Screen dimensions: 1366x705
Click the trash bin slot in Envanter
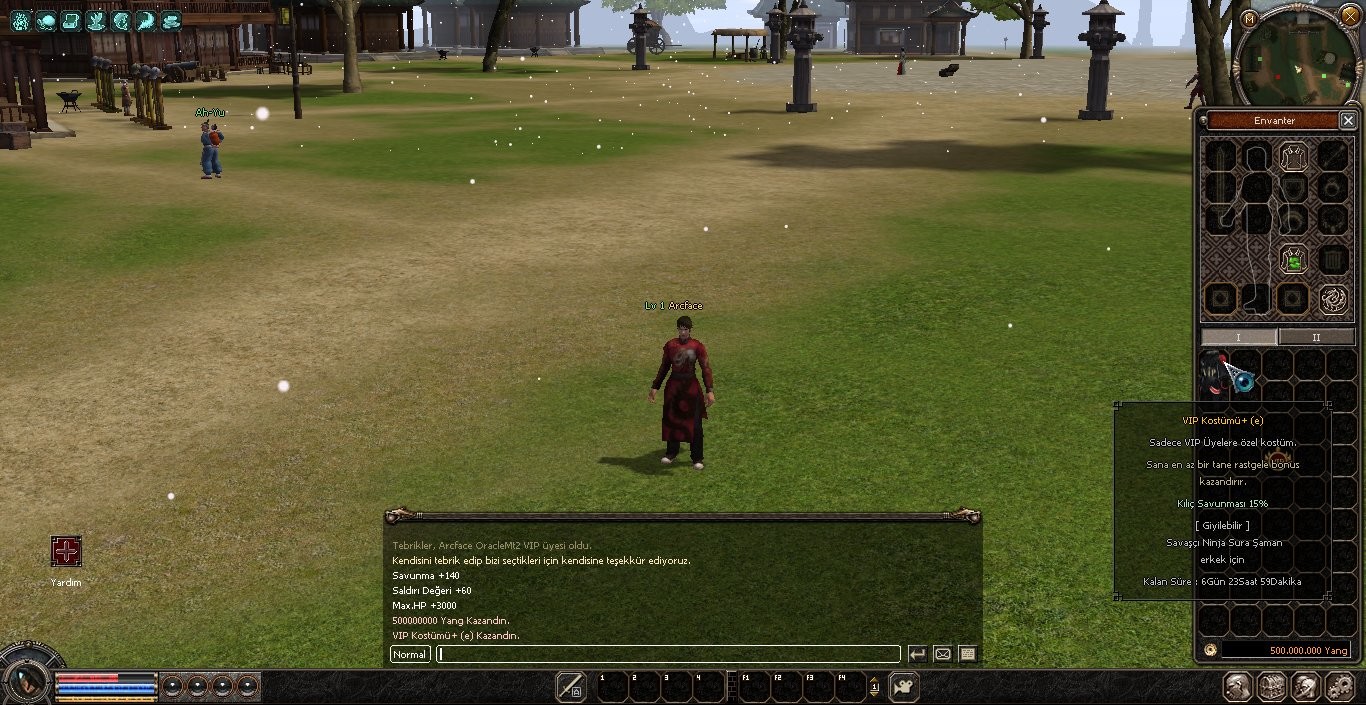pos(1332,261)
